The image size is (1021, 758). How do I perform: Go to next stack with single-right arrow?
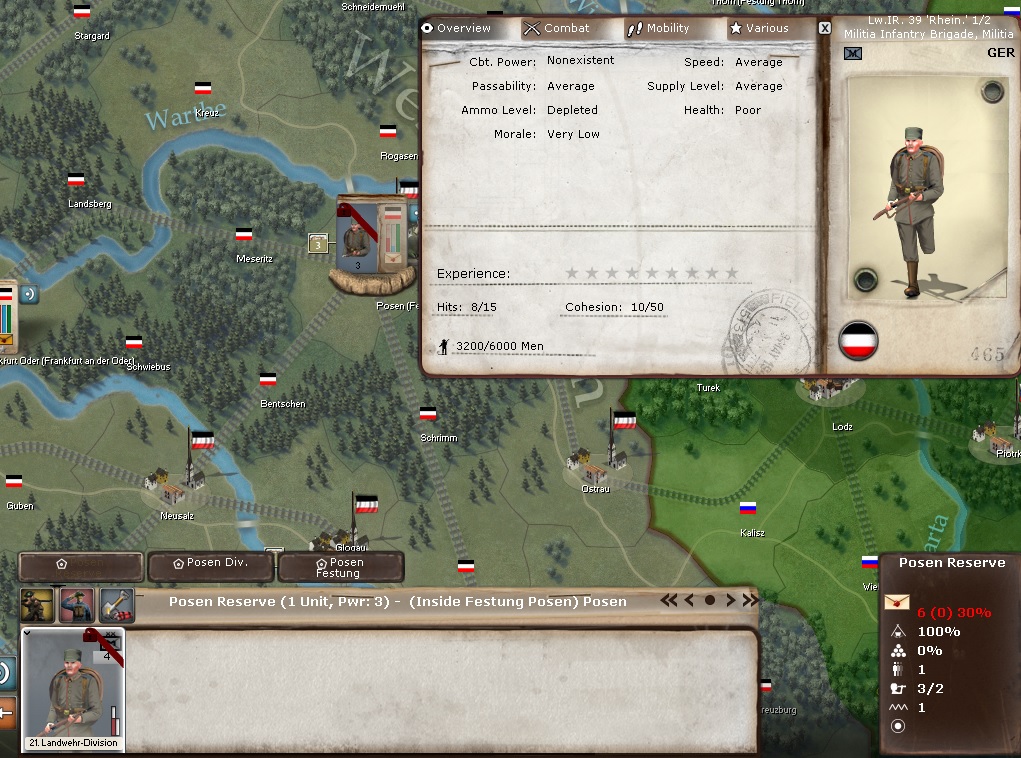click(x=730, y=601)
